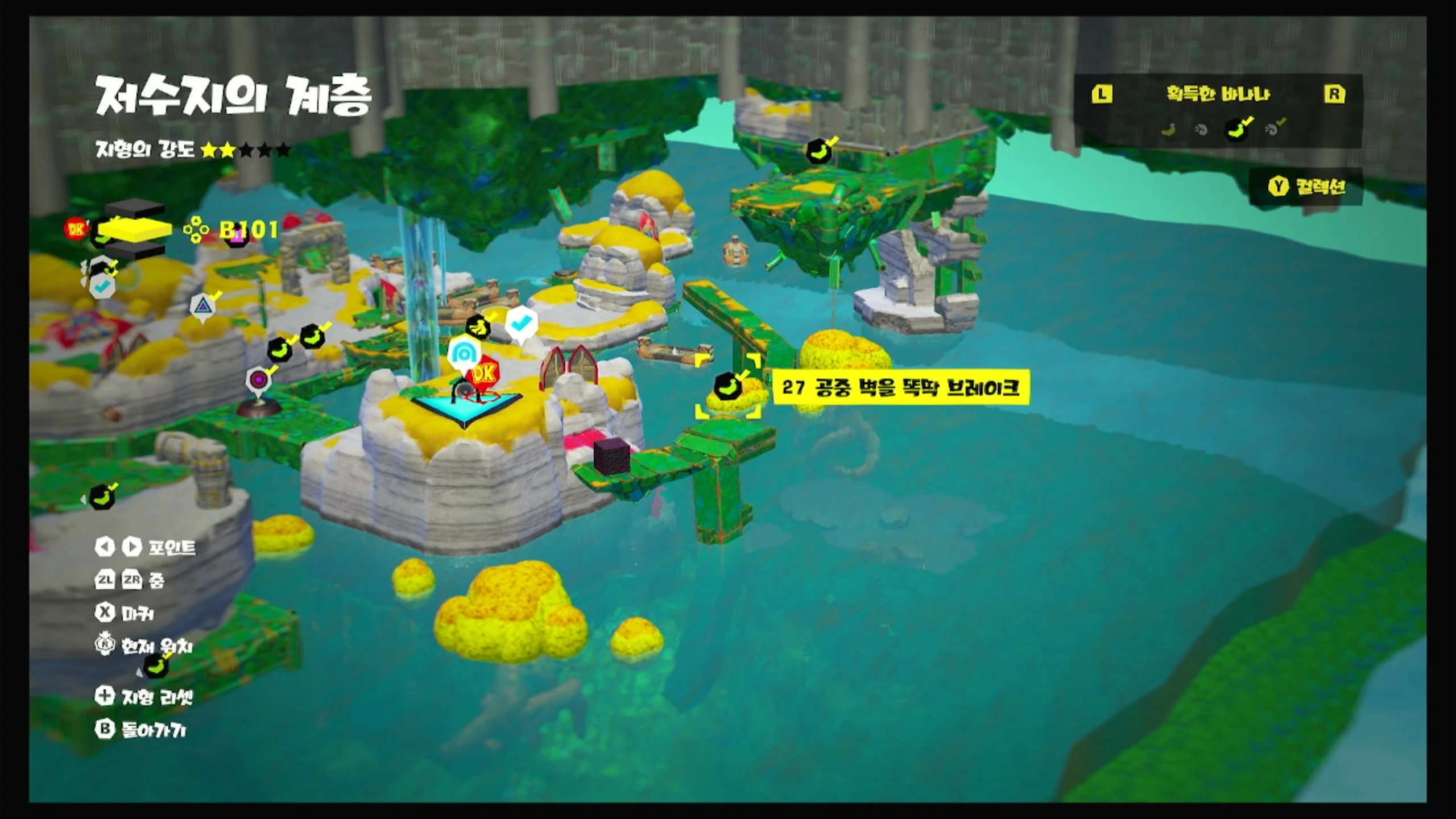Switch to the uncollected fossil filter
The image size is (1456, 819).
coord(1201,130)
